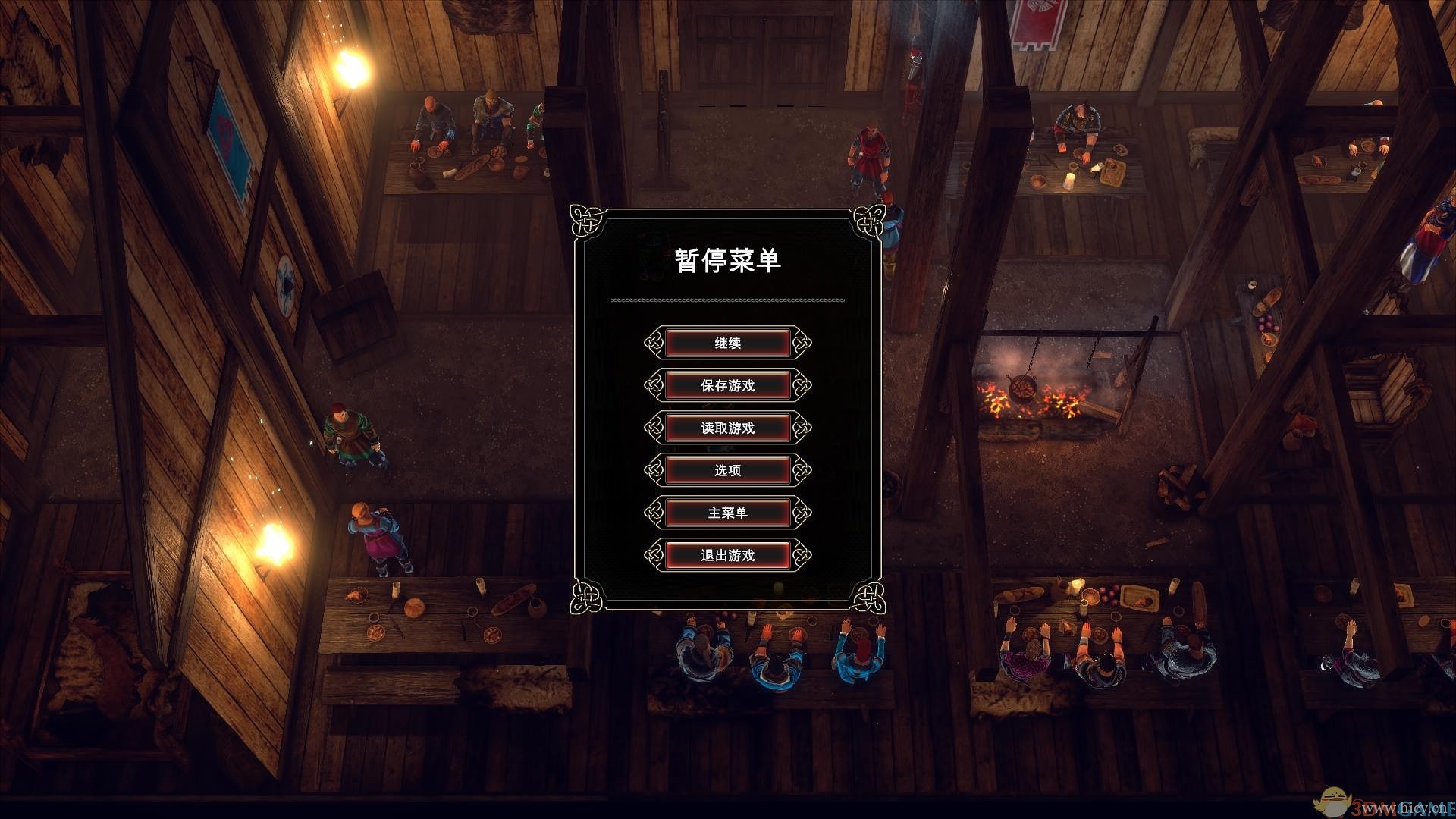Click the knot icon left of 主菜单
The width and height of the screenshot is (1456, 819).
point(654,512)
